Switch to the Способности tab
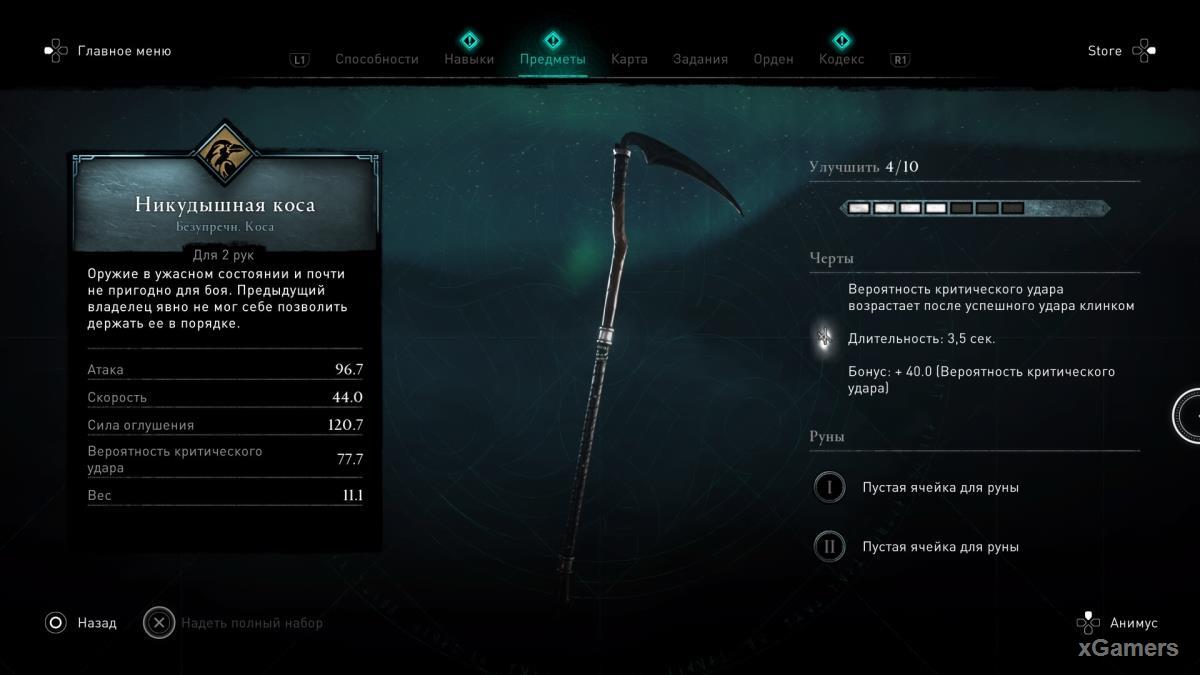Viewport: 1200px width, 675px height. point(376,59)
